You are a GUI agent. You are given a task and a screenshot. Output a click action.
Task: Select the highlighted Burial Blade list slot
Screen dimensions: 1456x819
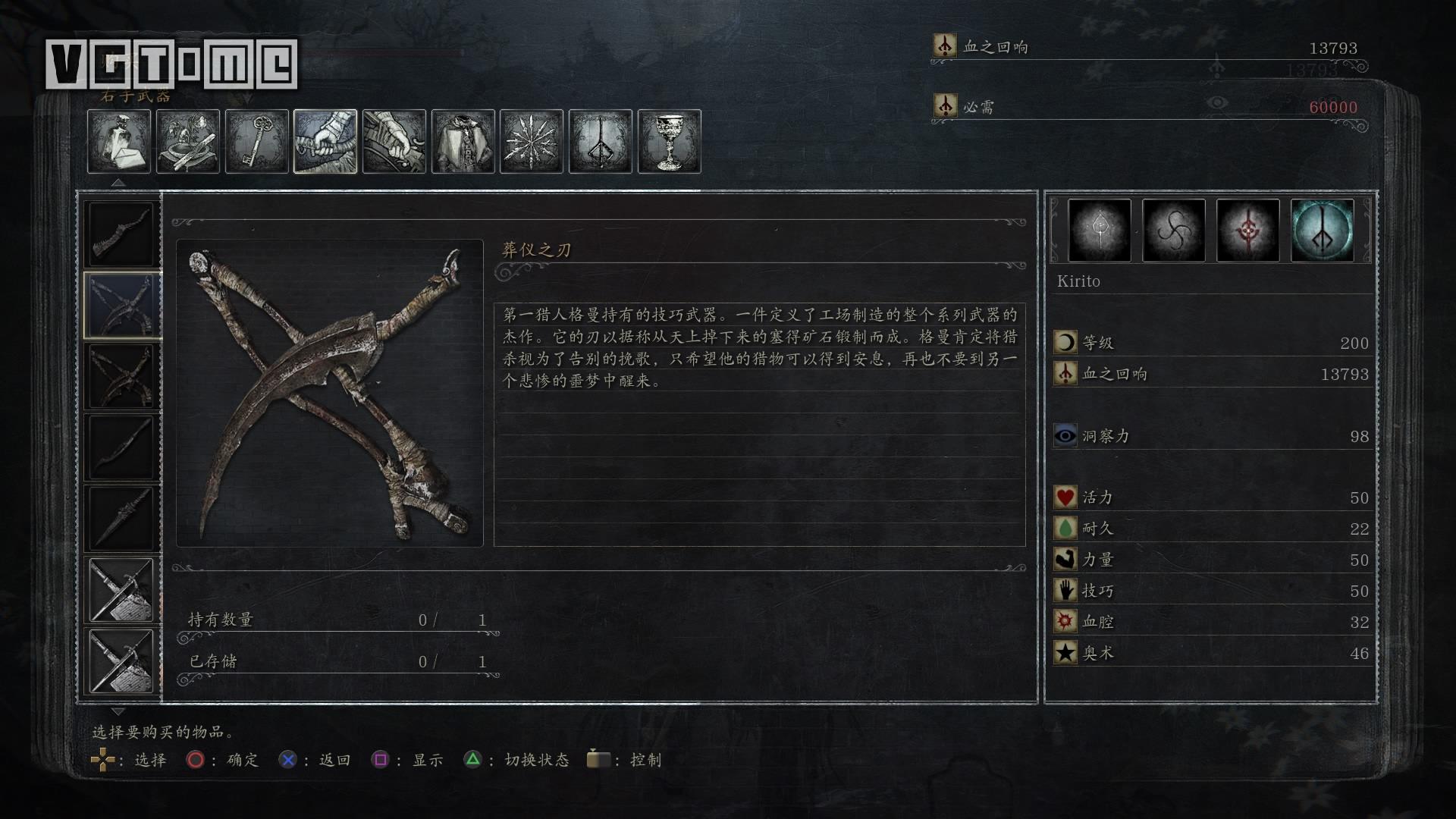pyautogui.click(x=122, y=305)
